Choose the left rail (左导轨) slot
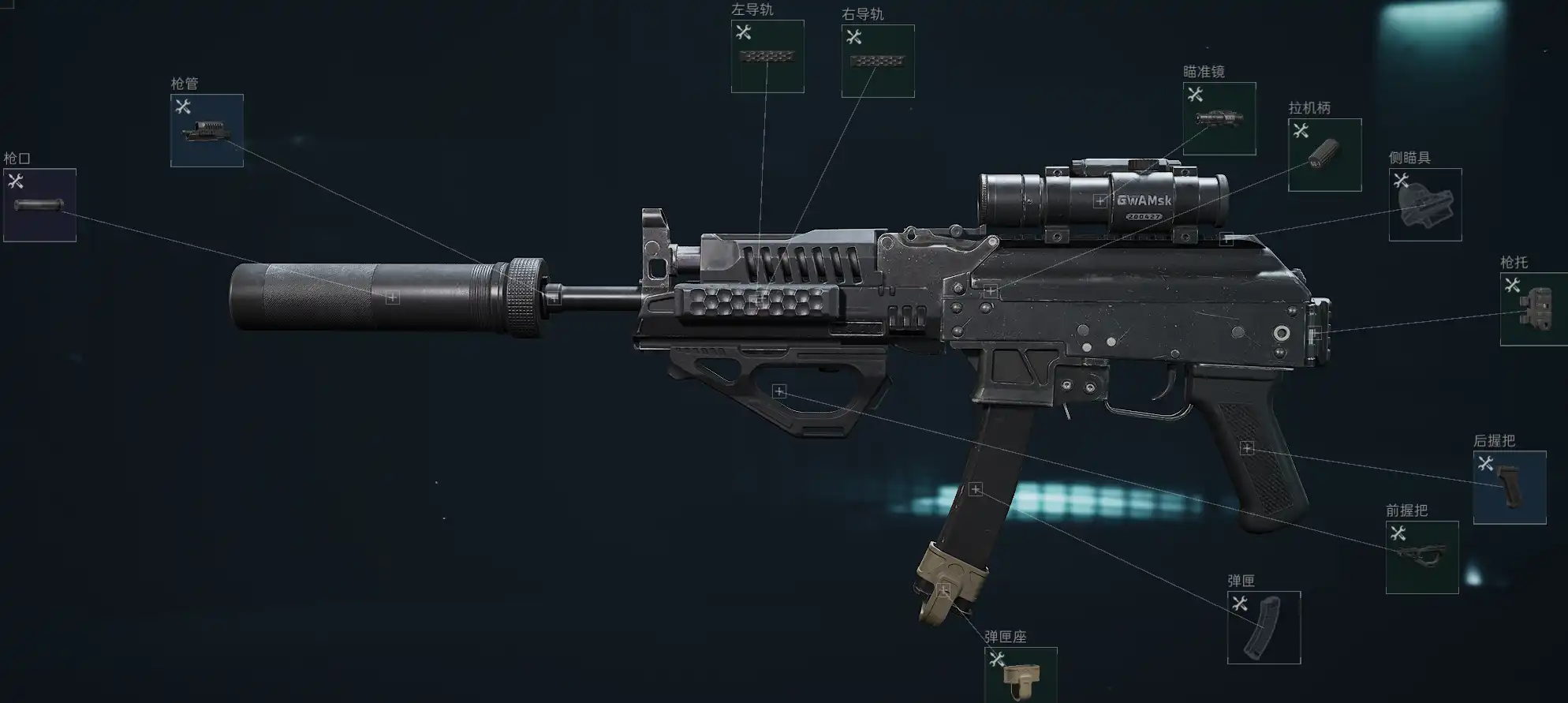This screenshot has width=1568, height=703. pyautogui.click(x=767, y=57)
